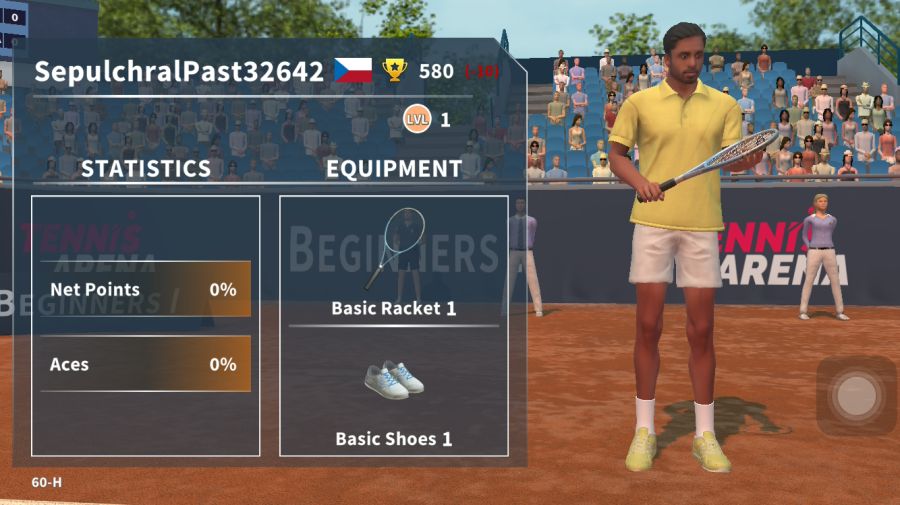
Task: Click the gold trophy icon
Action: 395,70
